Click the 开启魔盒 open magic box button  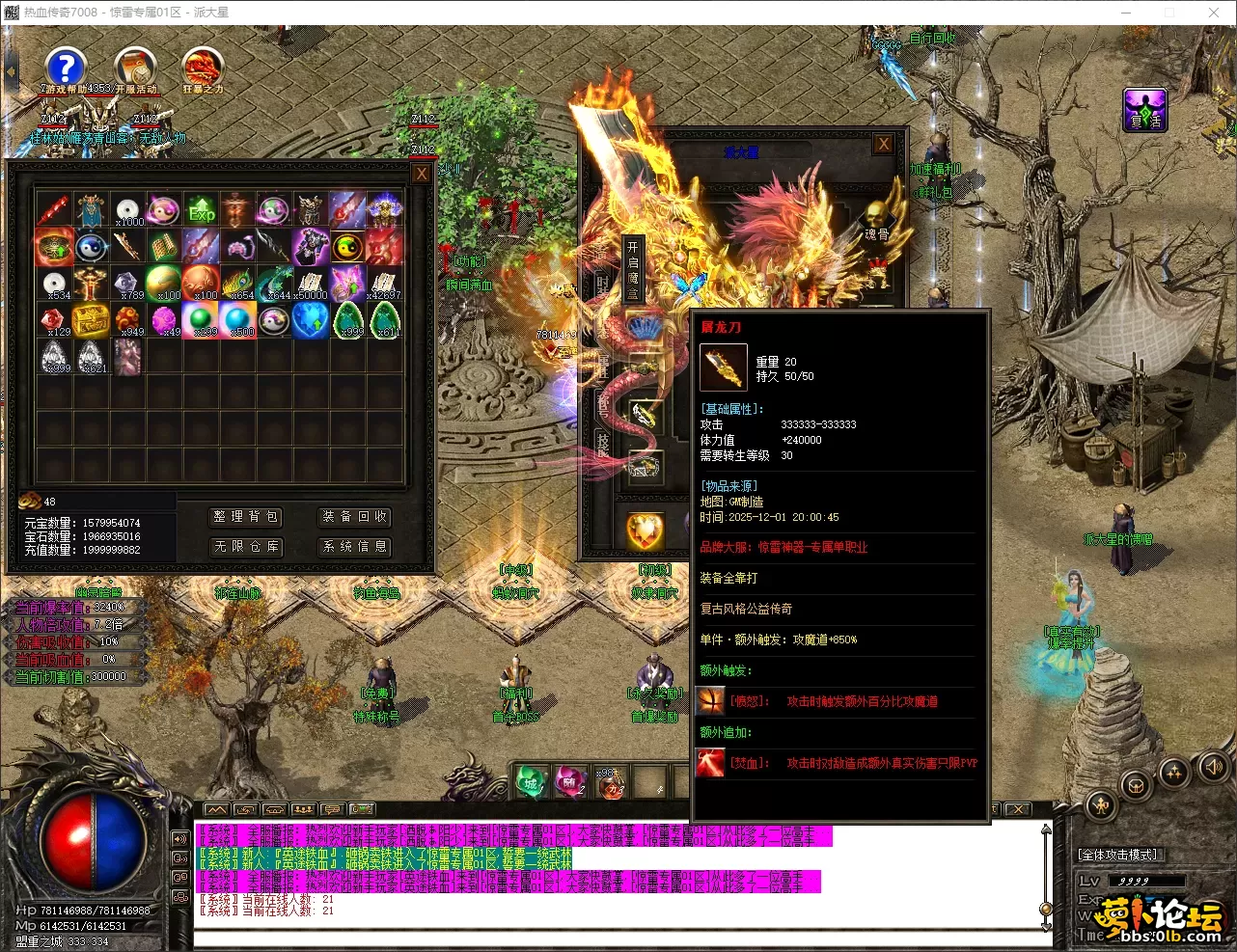click(x=633, y=270)
